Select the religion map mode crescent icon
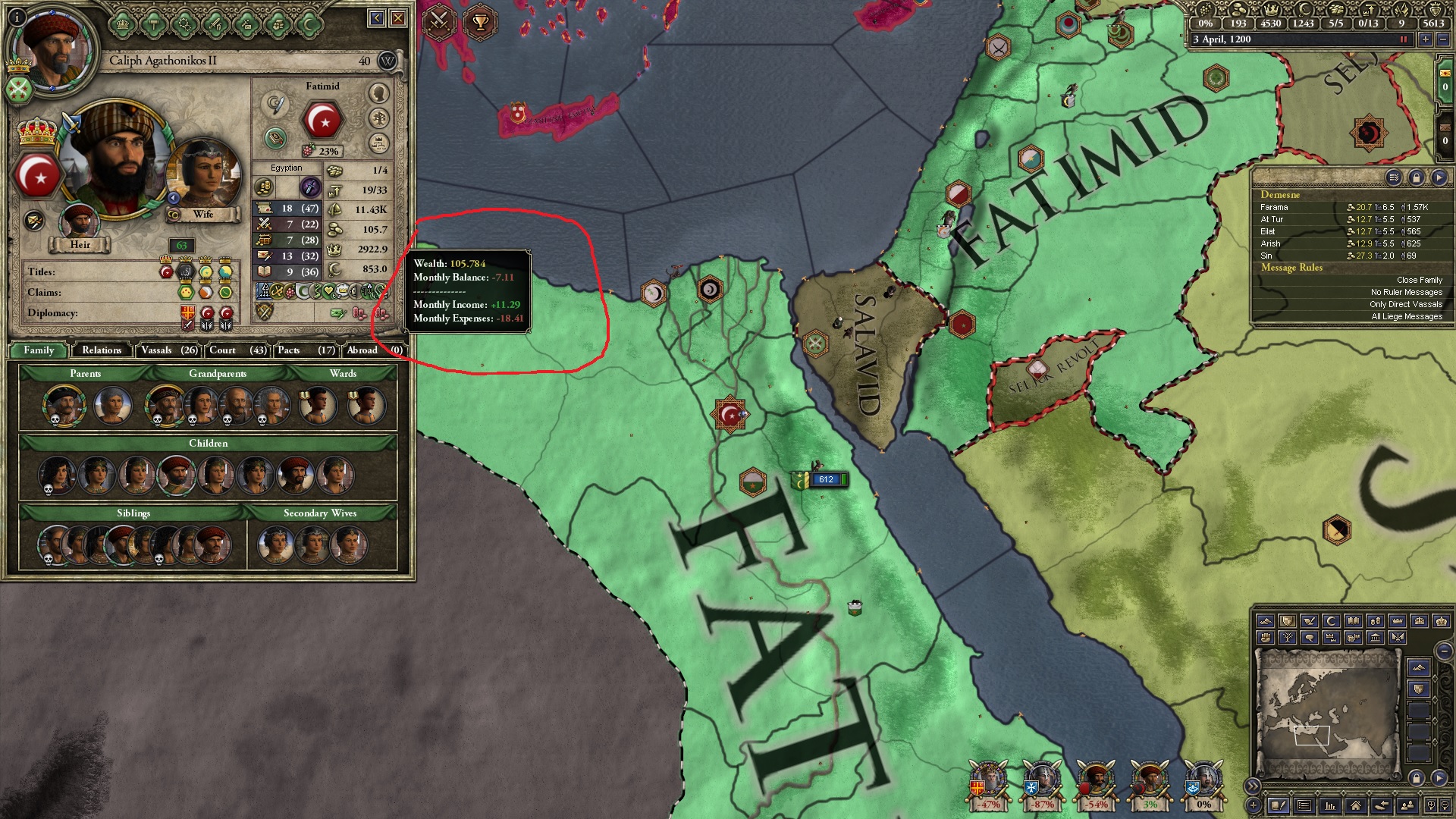Viewport: 1456px width, 819px height. (1329, 621)
